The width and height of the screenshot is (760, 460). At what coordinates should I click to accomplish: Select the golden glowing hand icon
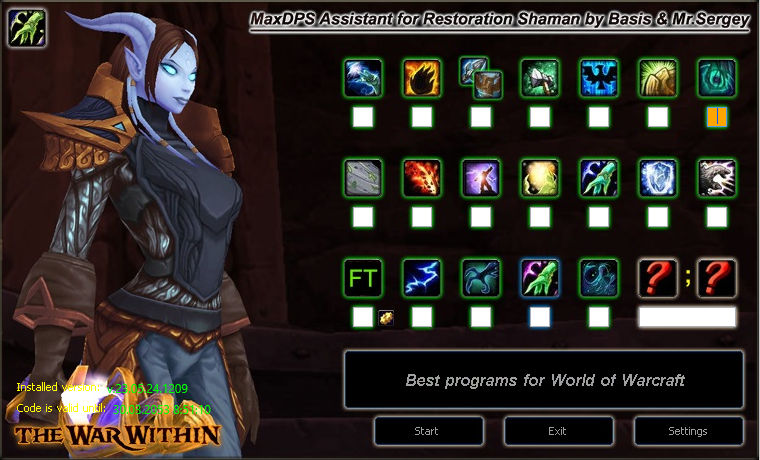[658, 77]
